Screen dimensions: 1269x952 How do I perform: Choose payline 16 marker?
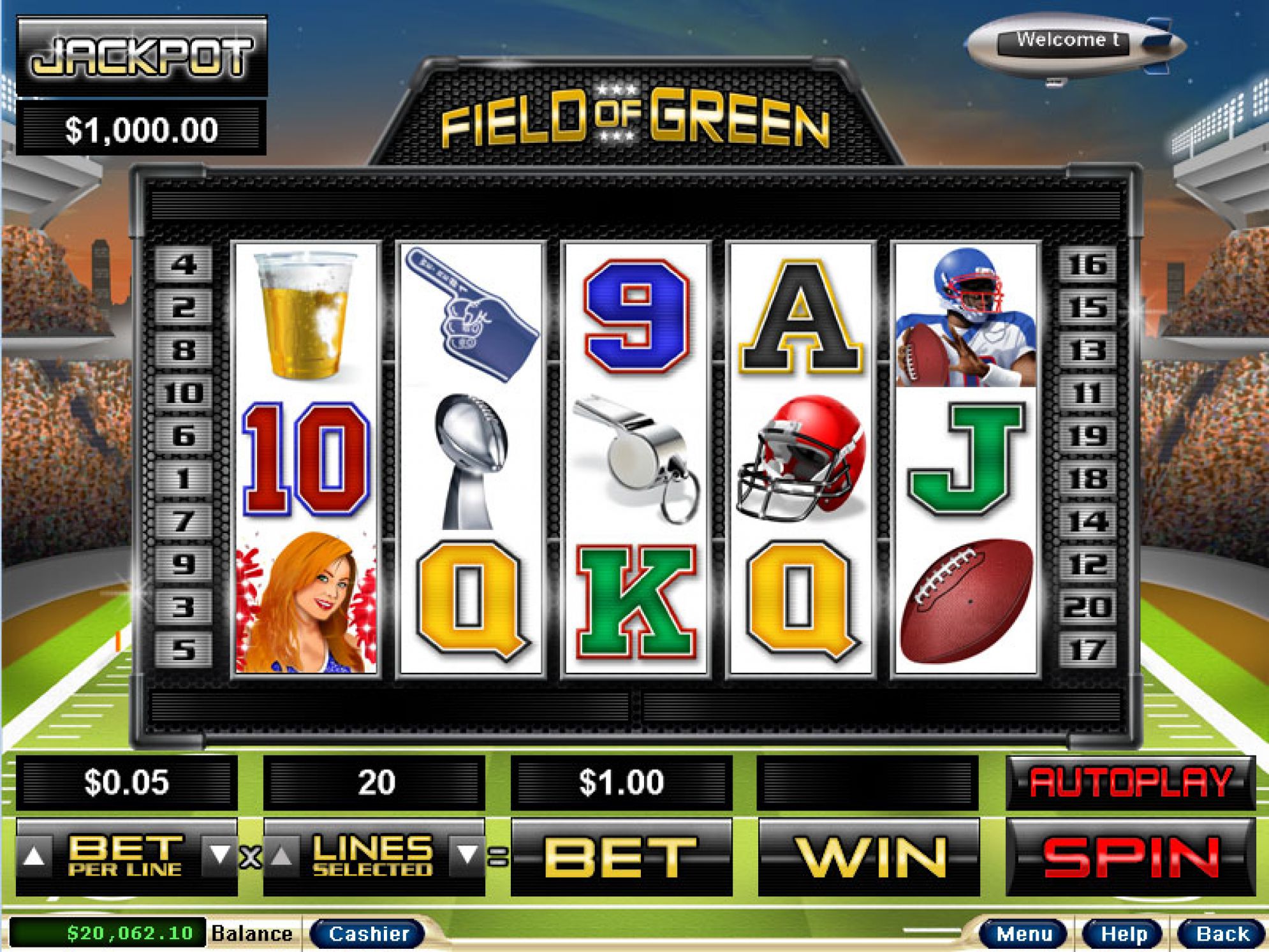(x=1087, y=265)
